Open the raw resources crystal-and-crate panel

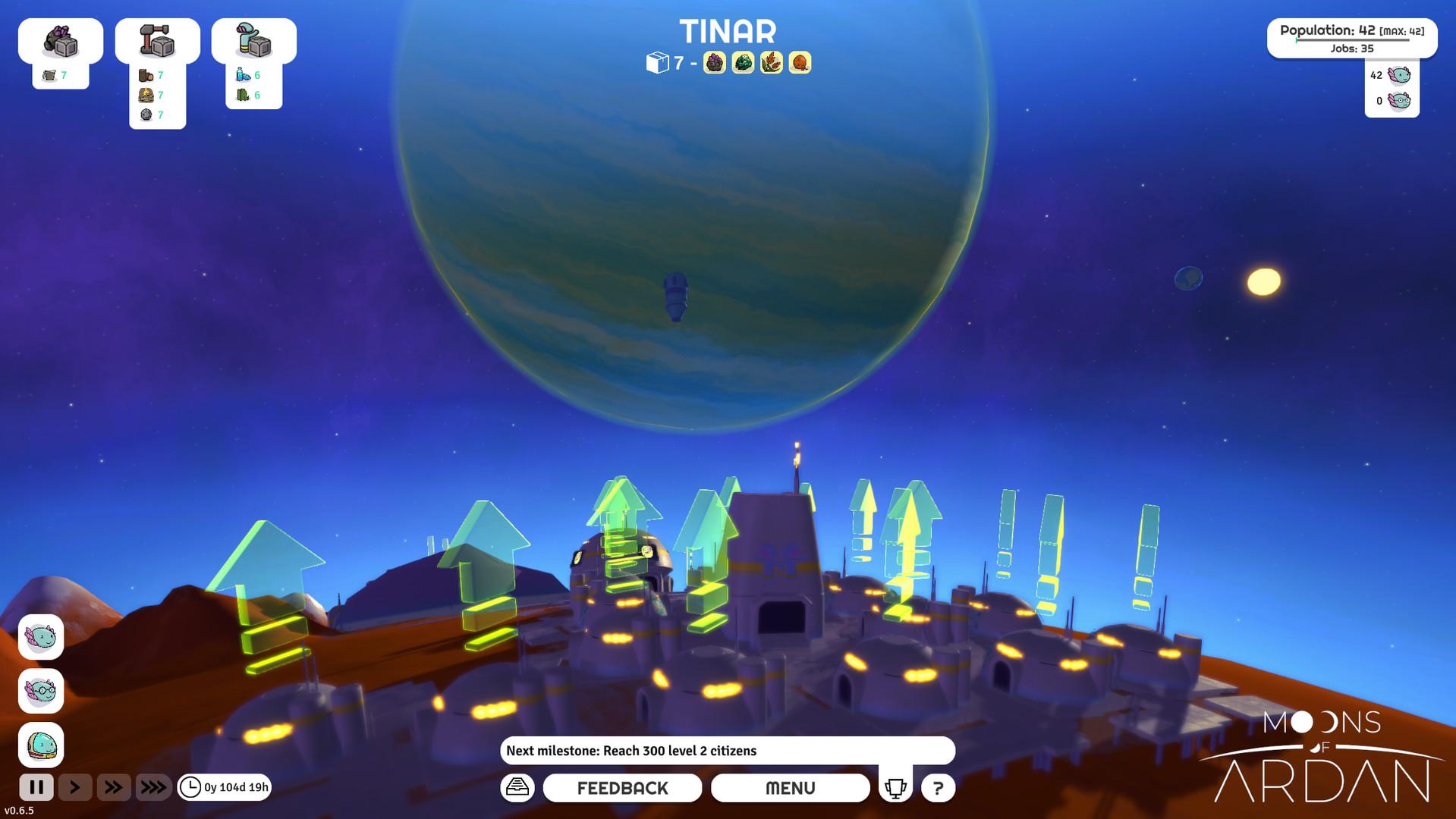[61, 41]
